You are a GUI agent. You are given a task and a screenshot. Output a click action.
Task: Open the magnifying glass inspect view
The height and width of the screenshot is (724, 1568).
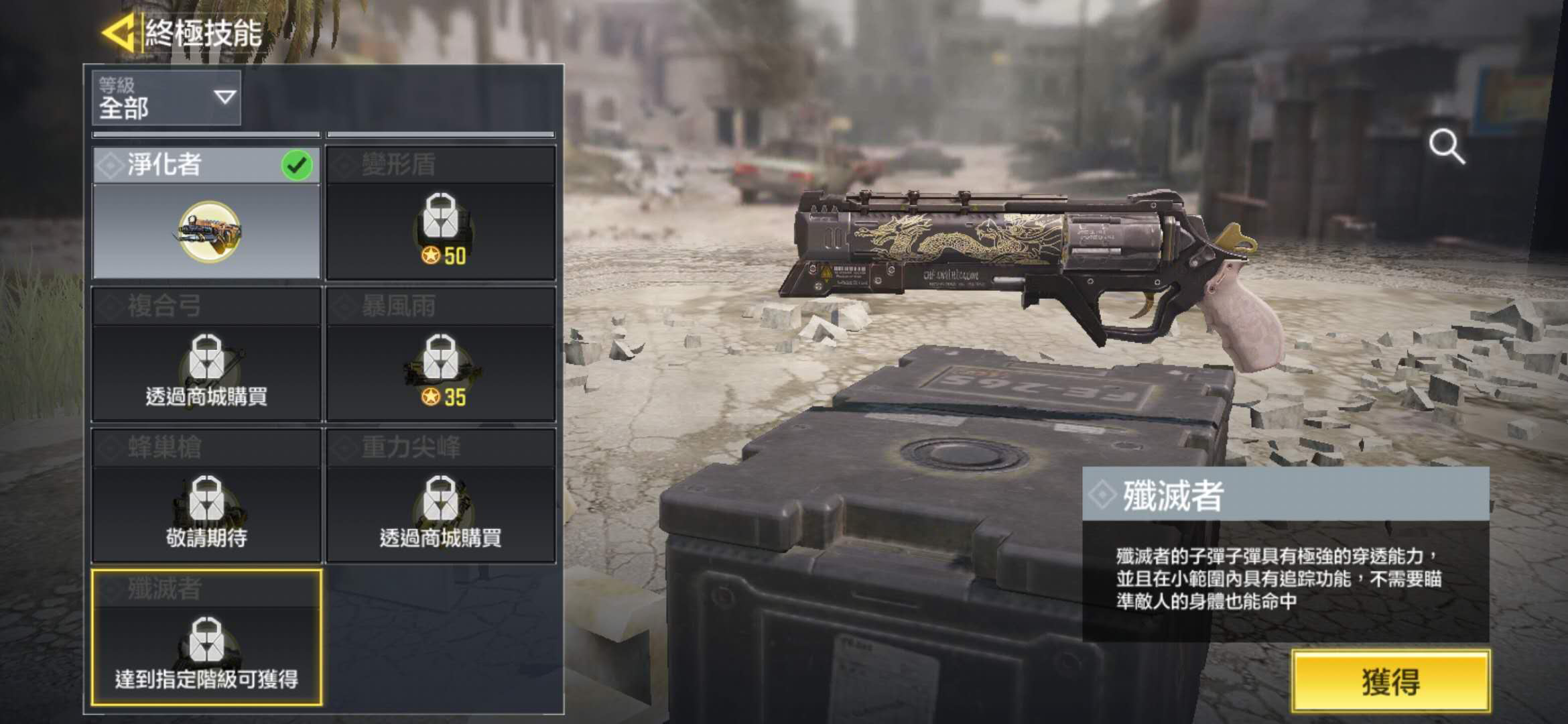click(x=1447, y=147)
